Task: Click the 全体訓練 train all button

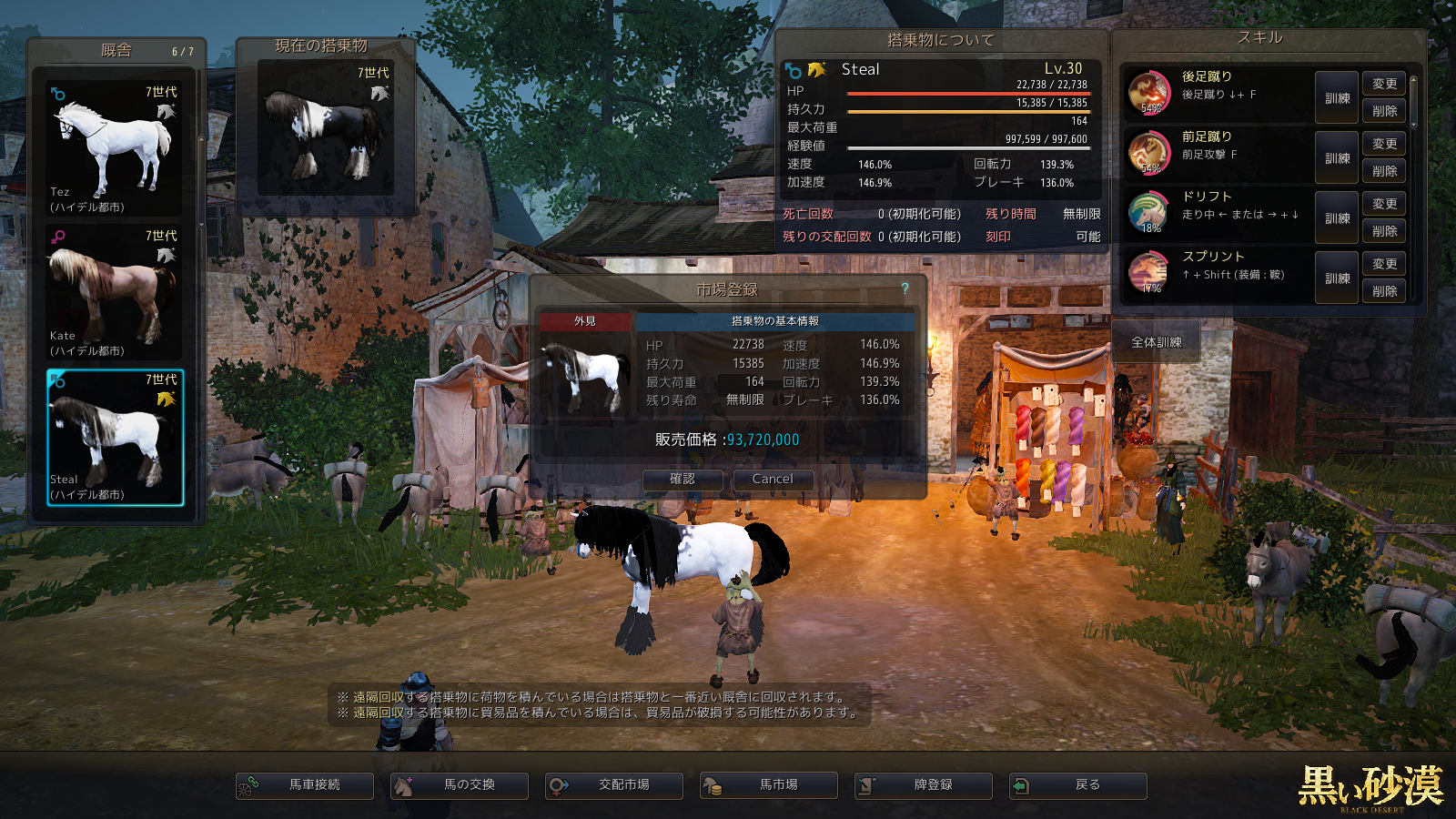Action: point(1156,343)
